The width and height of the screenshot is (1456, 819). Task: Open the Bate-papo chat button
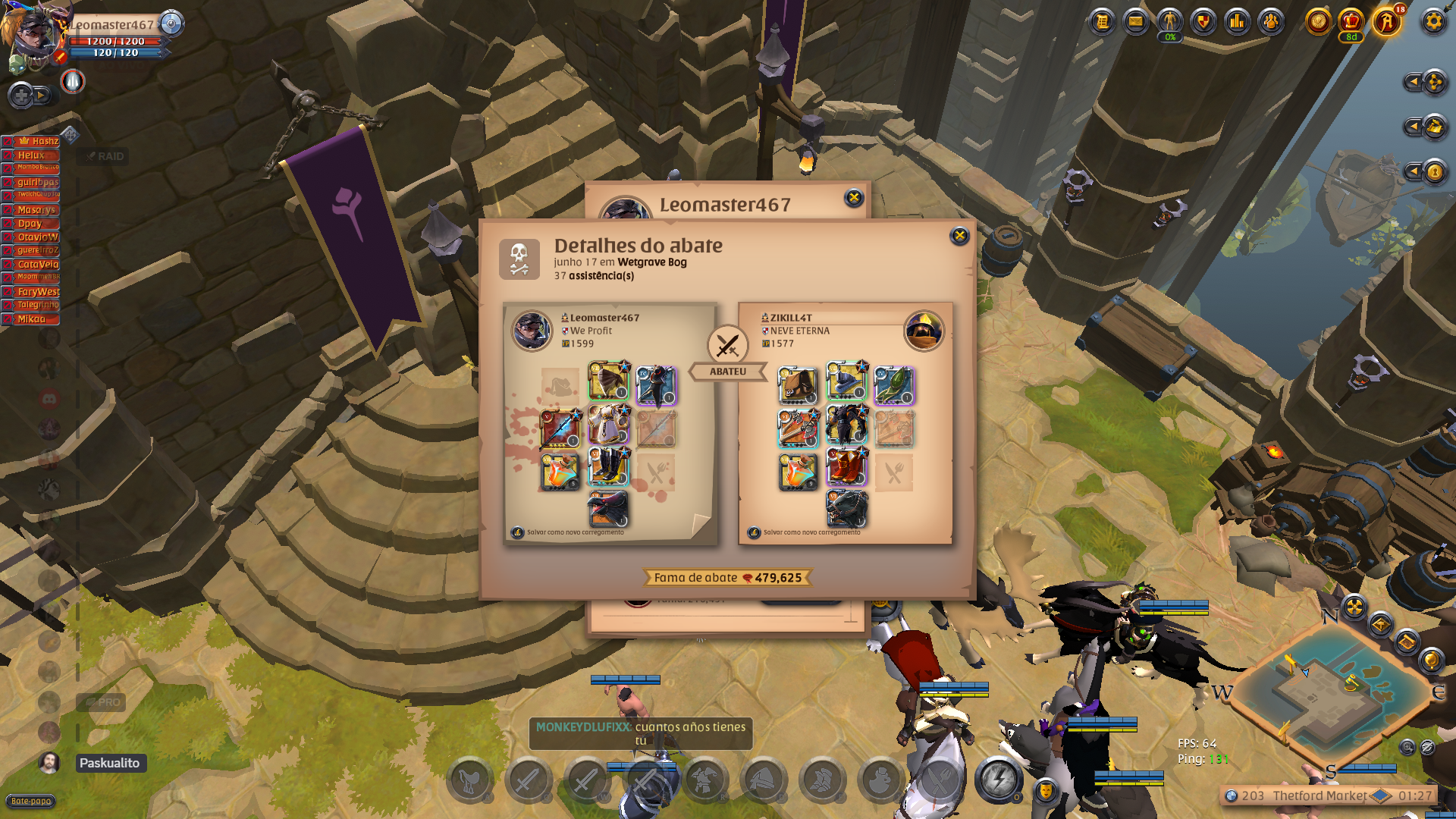pyautogui.click(x=31, y=801)
